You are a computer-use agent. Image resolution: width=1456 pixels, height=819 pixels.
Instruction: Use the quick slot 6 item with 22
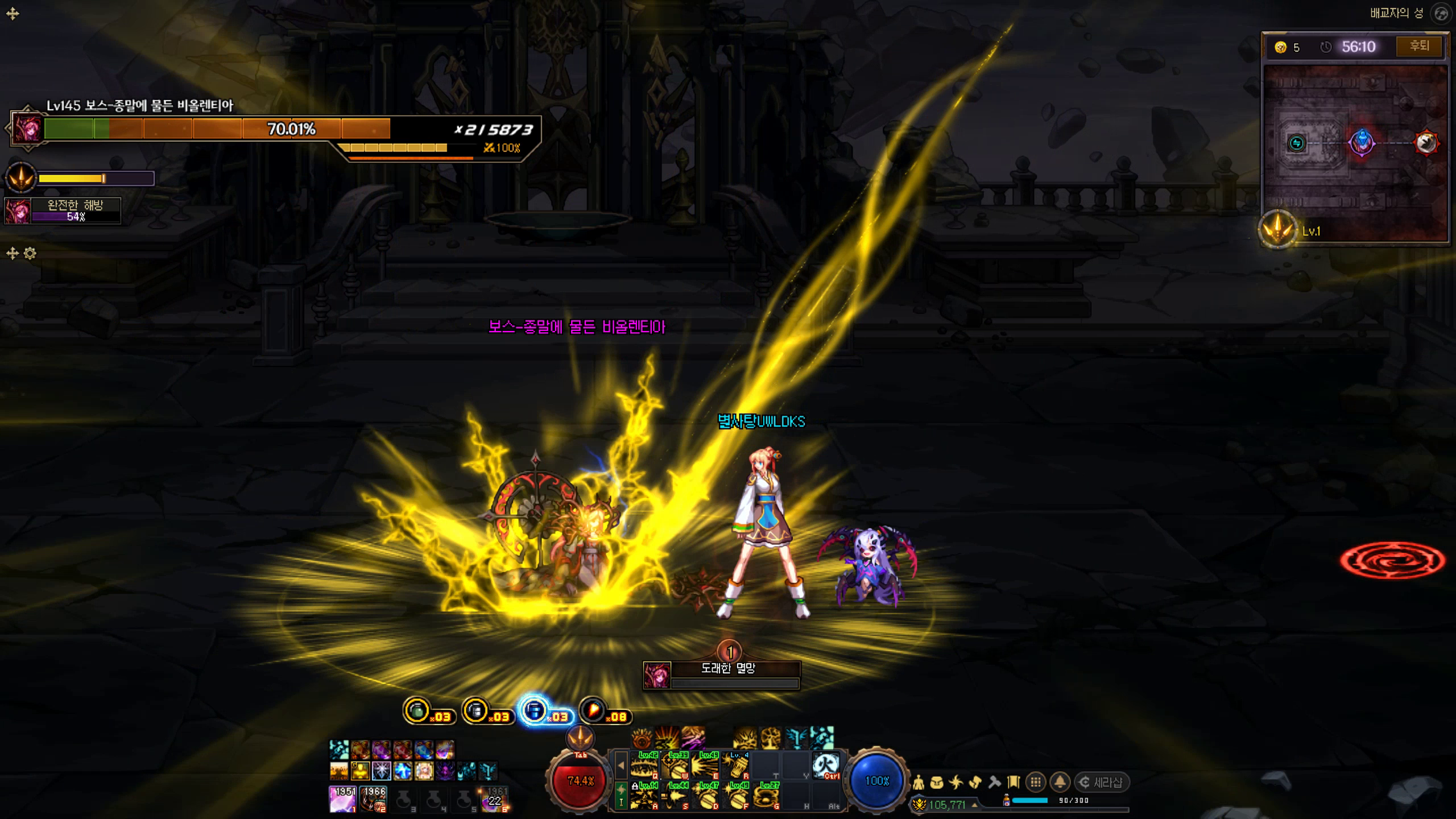(494, 799)
